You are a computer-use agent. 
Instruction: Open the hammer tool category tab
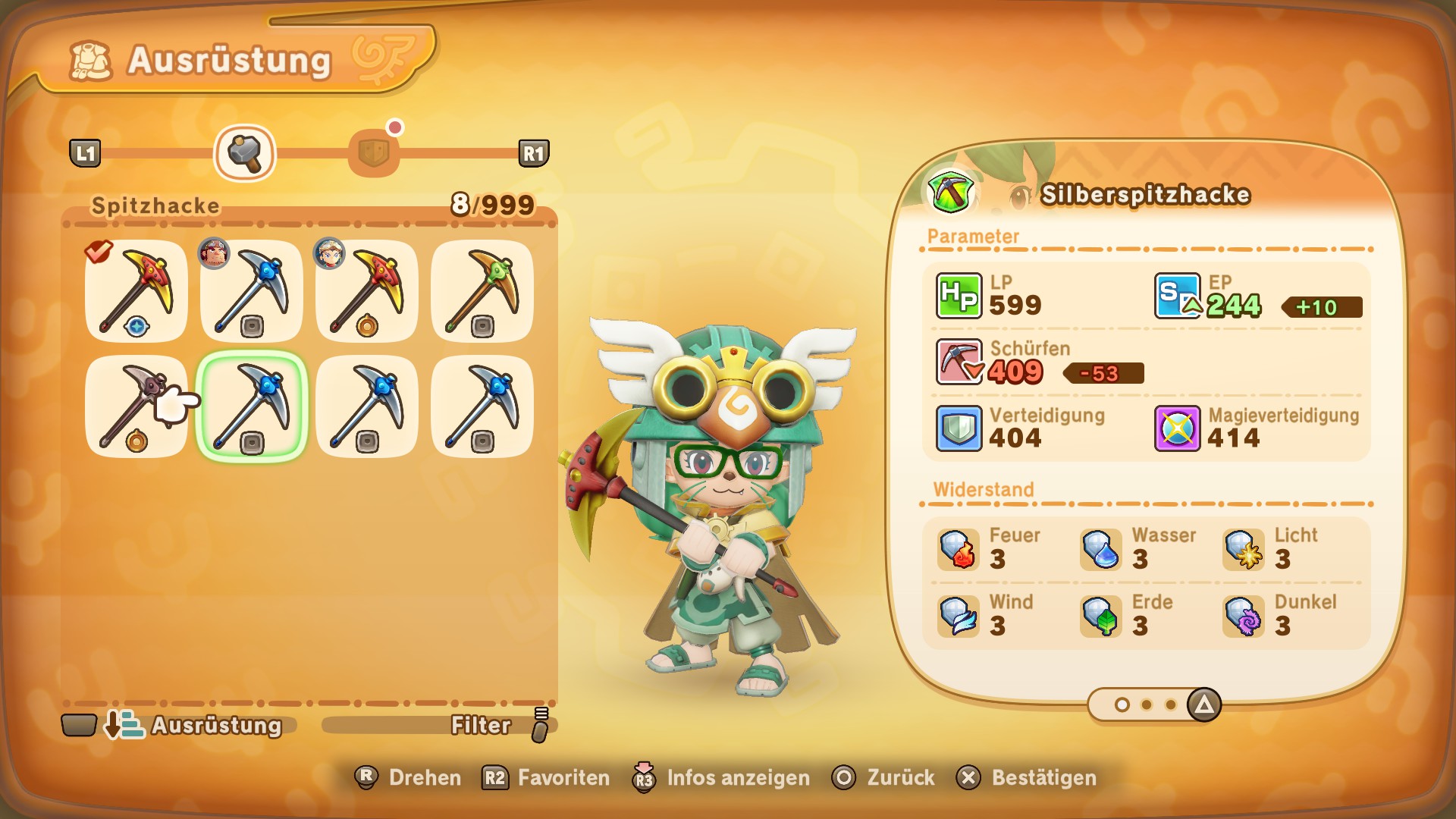pos(244,153)
